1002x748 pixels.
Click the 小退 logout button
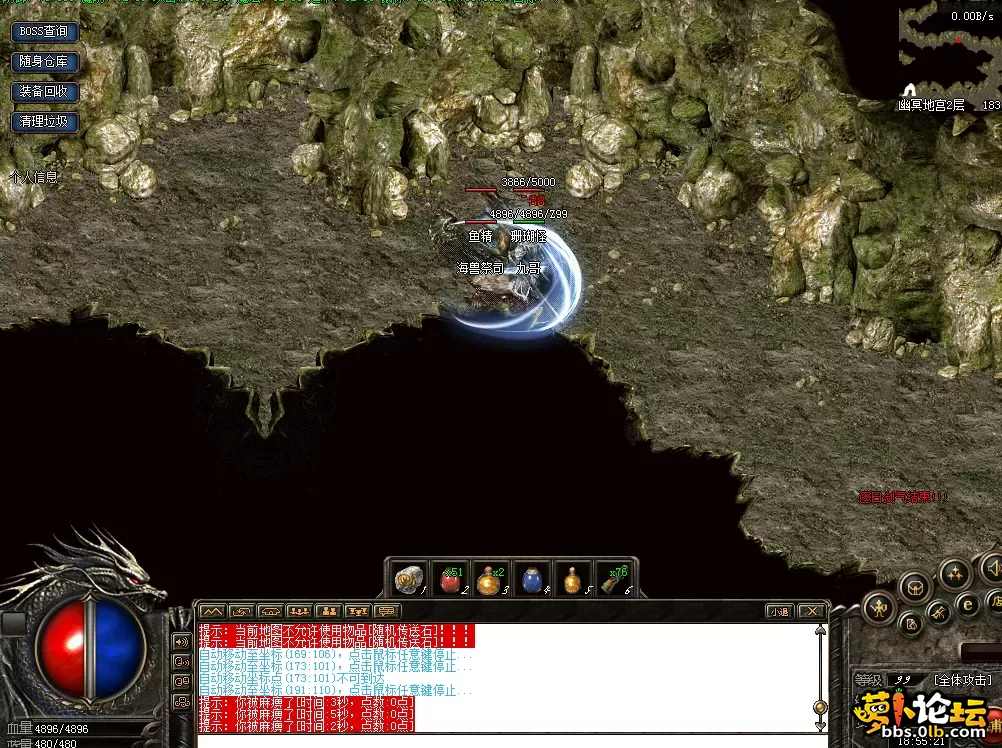(780, 611)
